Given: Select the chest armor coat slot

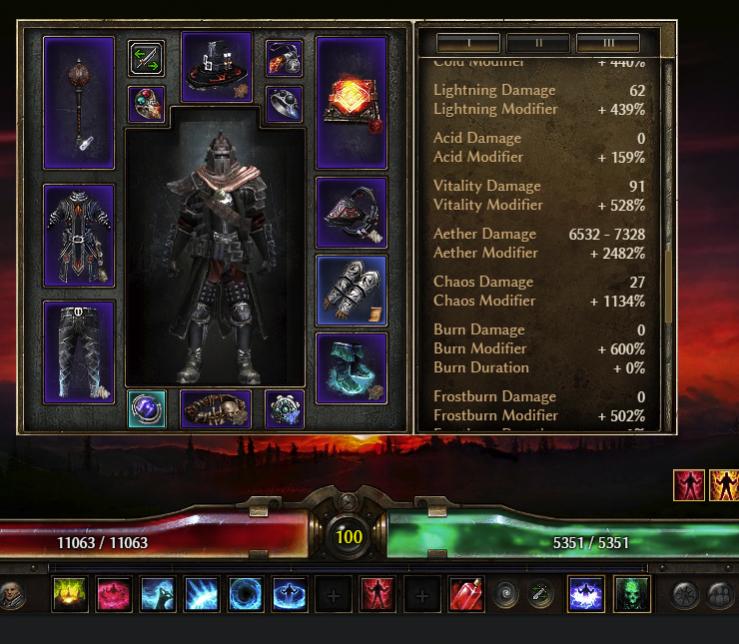Looking at the screenshot, I should click(x=79, y=236).
